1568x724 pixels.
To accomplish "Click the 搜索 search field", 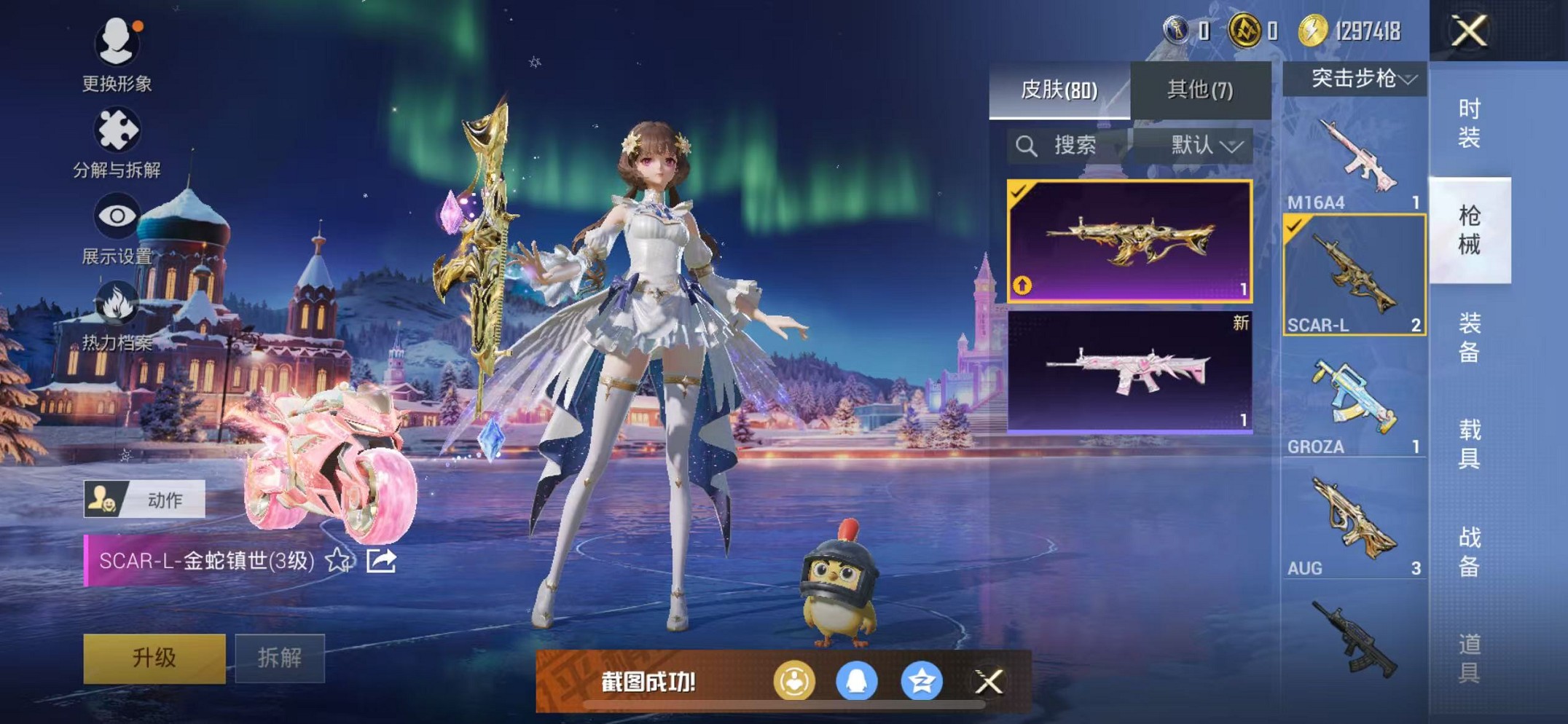I will pyautogui.click(x=1067, y=146).
